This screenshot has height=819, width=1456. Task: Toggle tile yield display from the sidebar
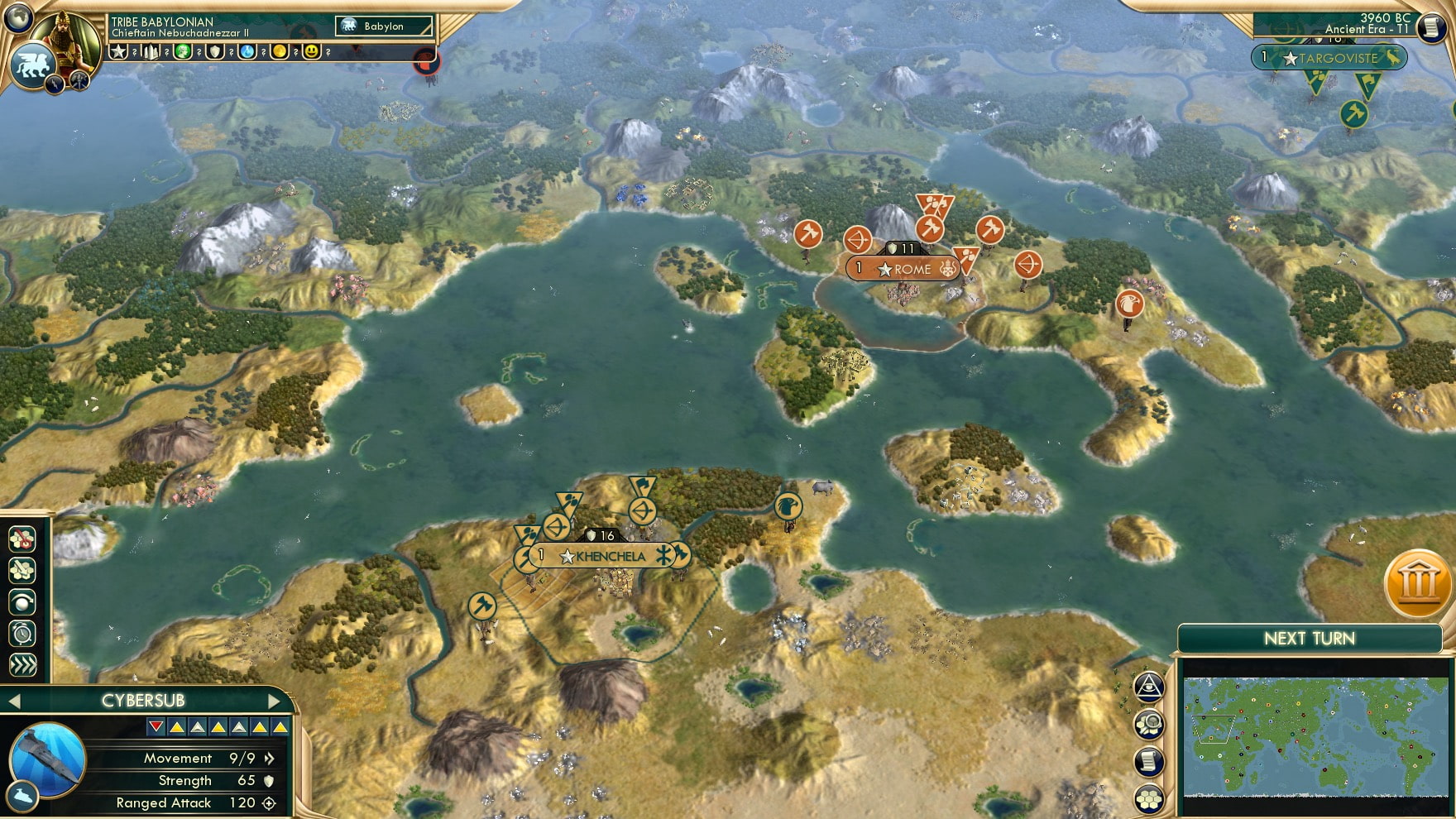(x=22, y=569)
